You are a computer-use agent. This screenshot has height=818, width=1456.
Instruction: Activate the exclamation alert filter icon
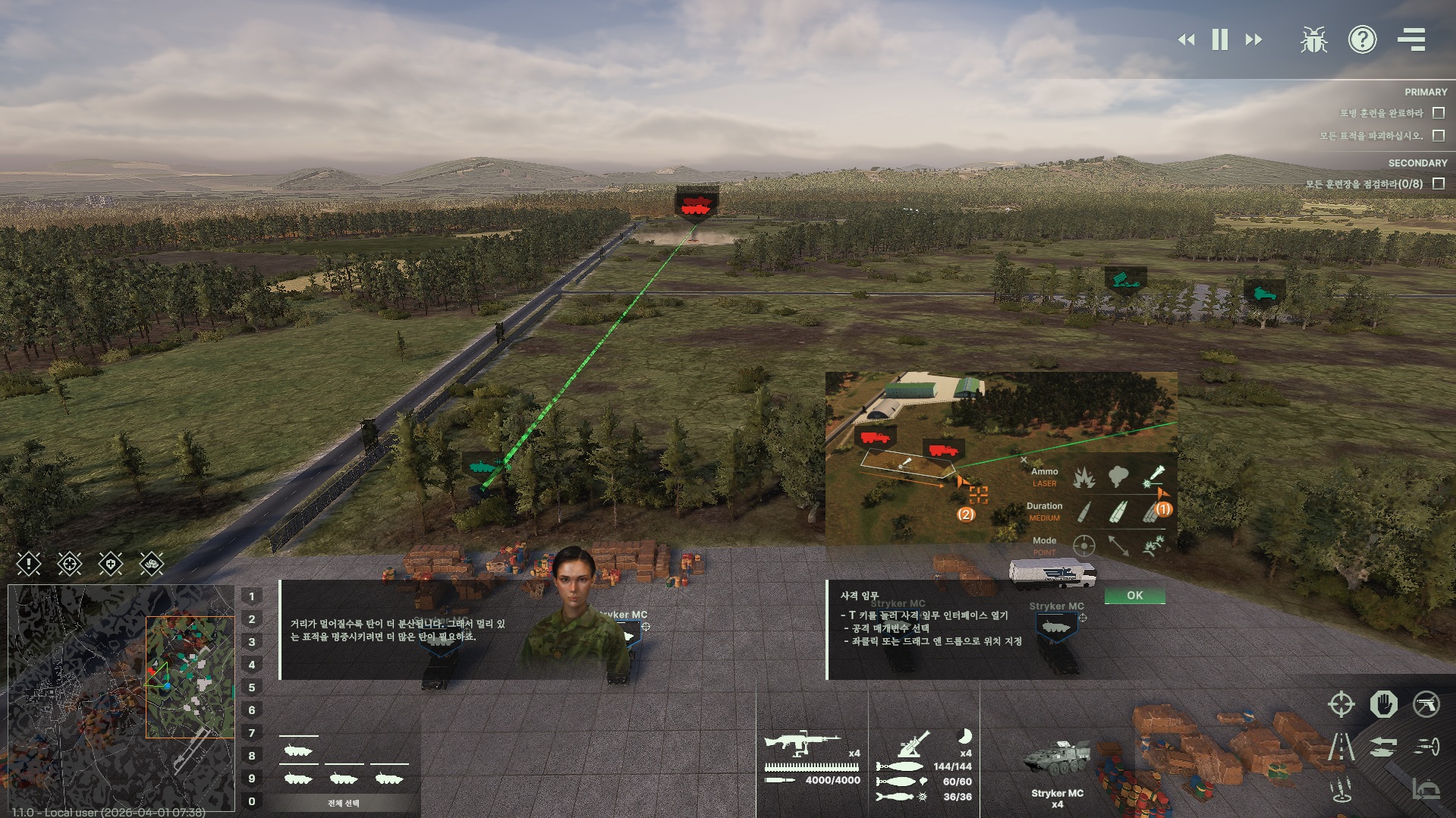(29, 564)
